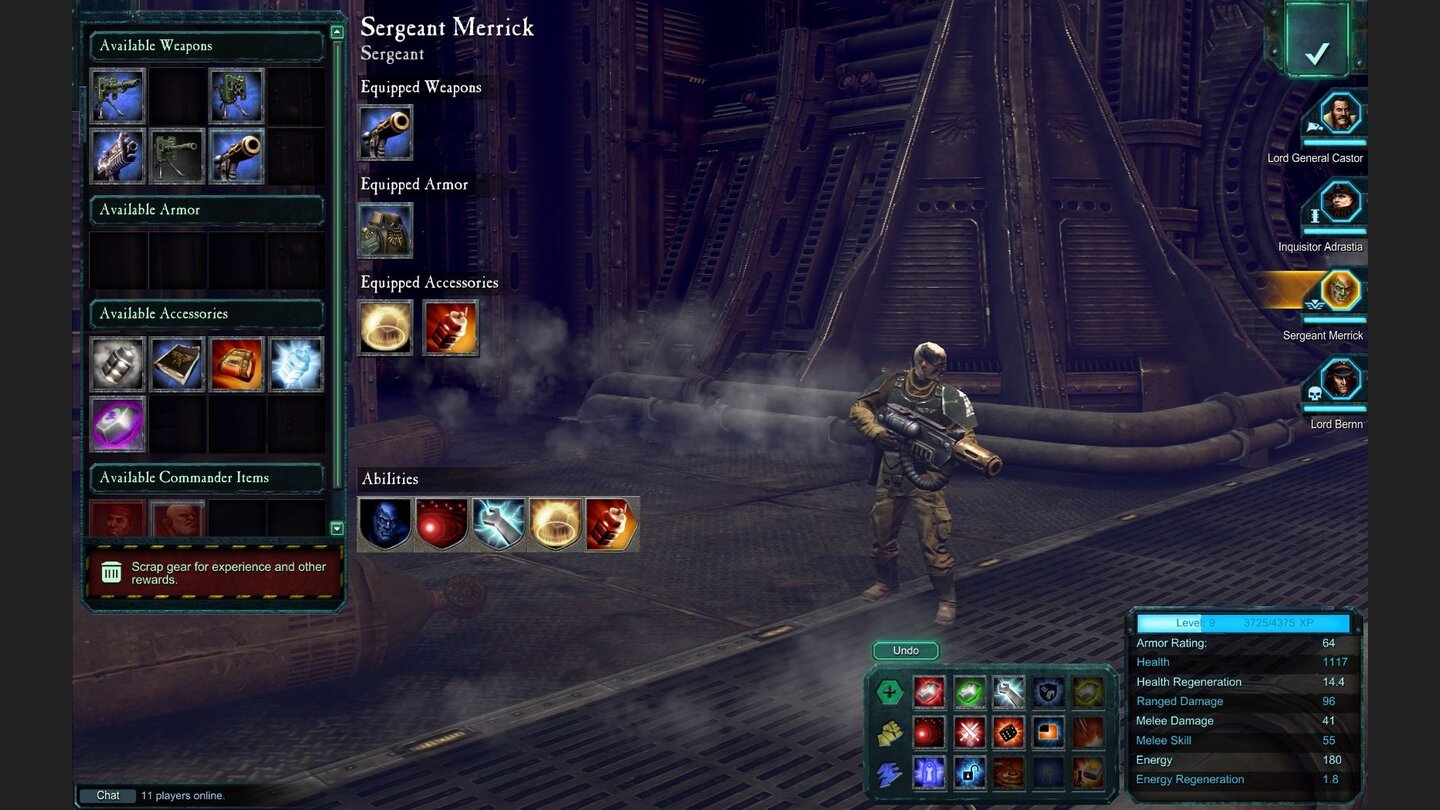The height and width of the screenshot is (810, 1440).
Task: Select the blue lightning energy category icon
Action: [887, 773]
